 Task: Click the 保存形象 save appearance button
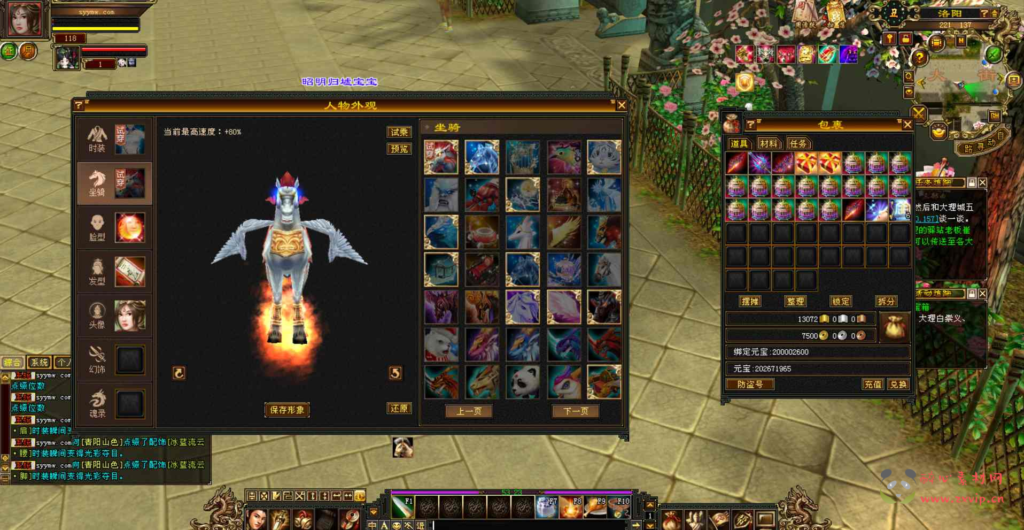[287, 410]
